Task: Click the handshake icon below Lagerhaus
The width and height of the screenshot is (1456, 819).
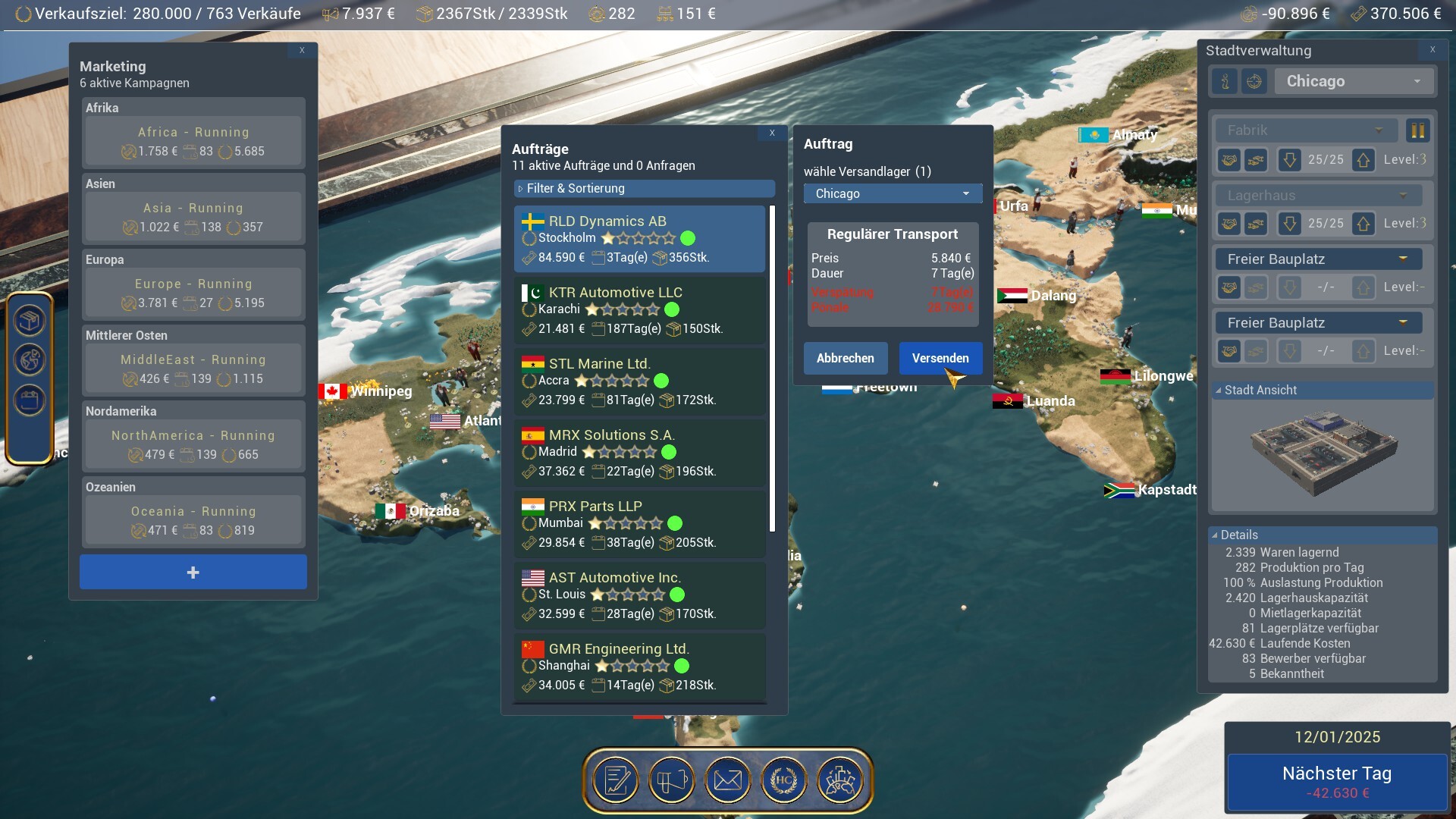Action: tap(1228, 224)
